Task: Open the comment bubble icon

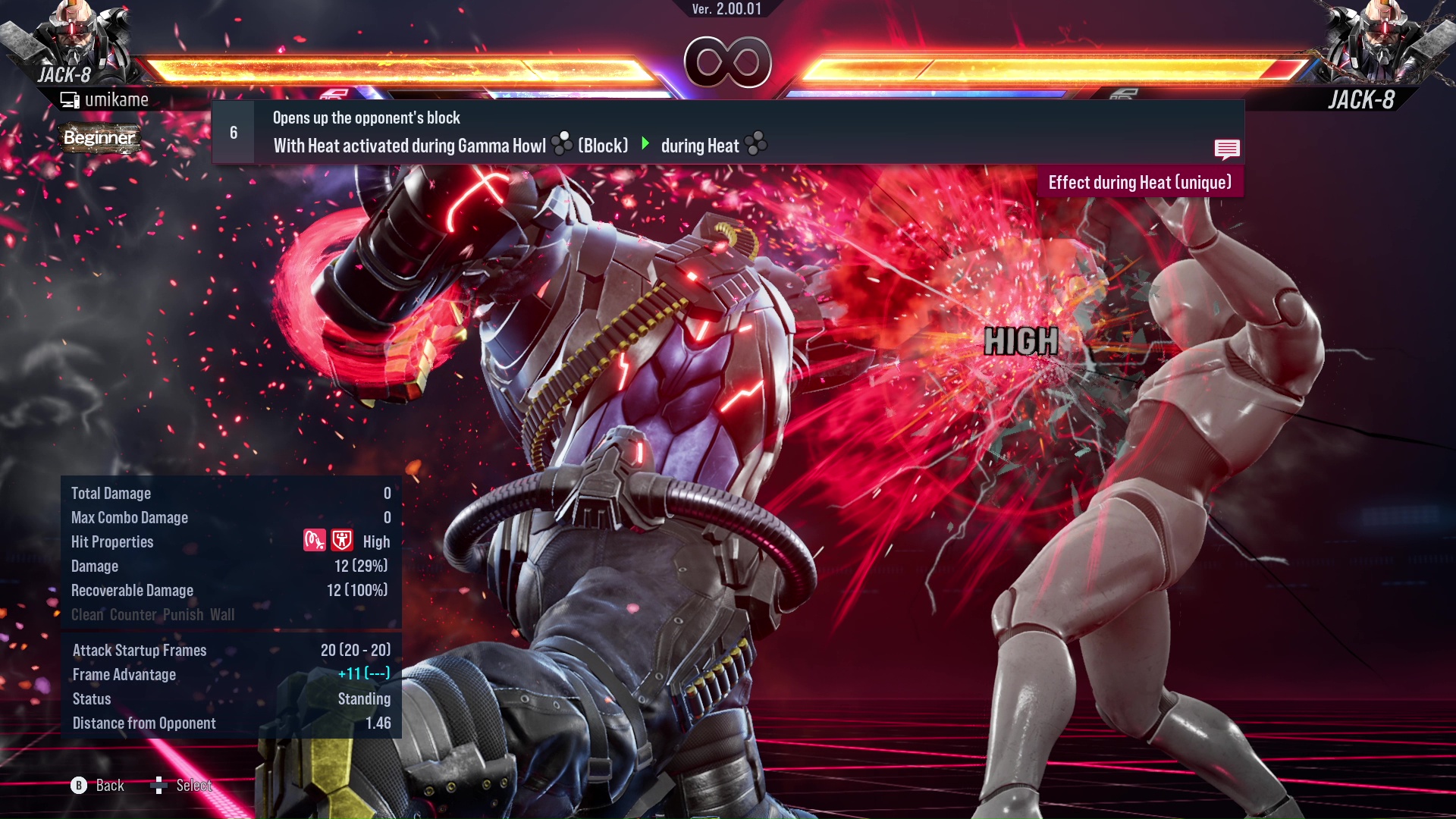Action: pyautogui.click(x=1227, y=149)
